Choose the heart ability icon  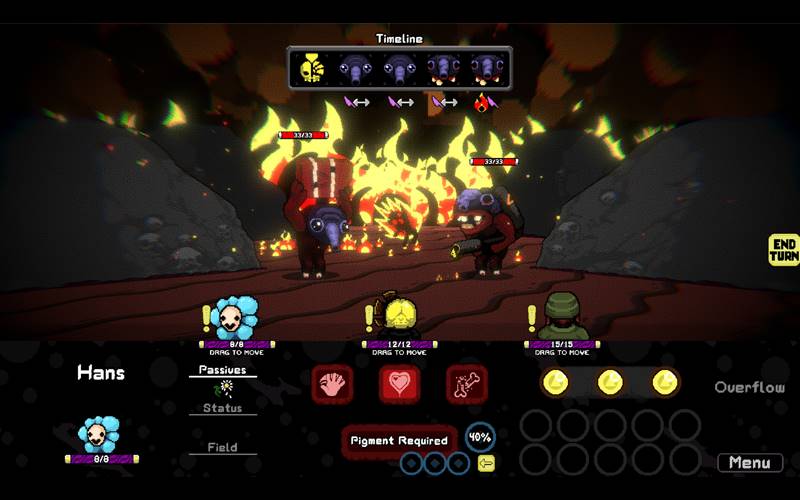(x=399, y=384)
